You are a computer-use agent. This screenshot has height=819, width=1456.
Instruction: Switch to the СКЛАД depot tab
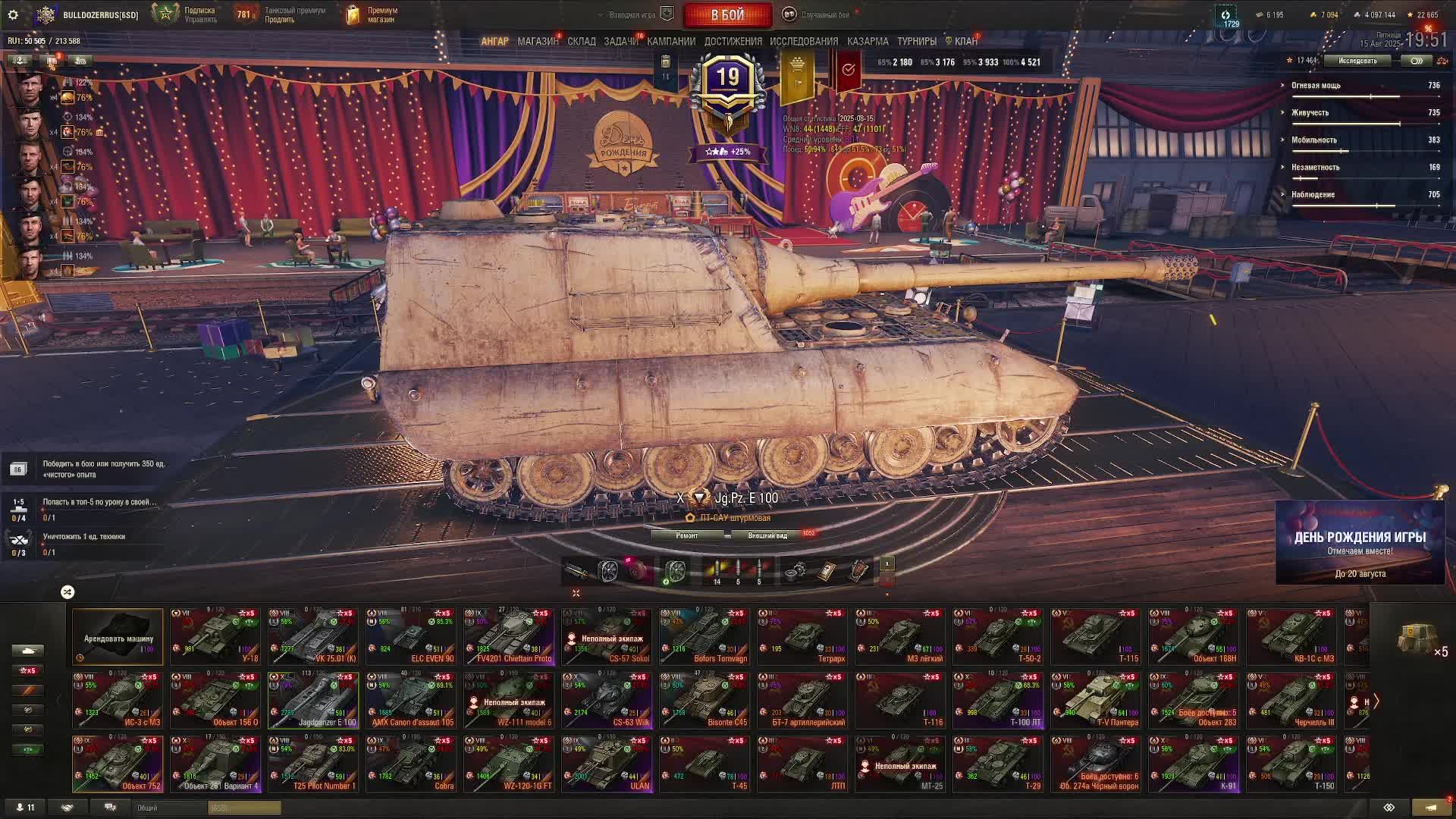coord(582,42)
